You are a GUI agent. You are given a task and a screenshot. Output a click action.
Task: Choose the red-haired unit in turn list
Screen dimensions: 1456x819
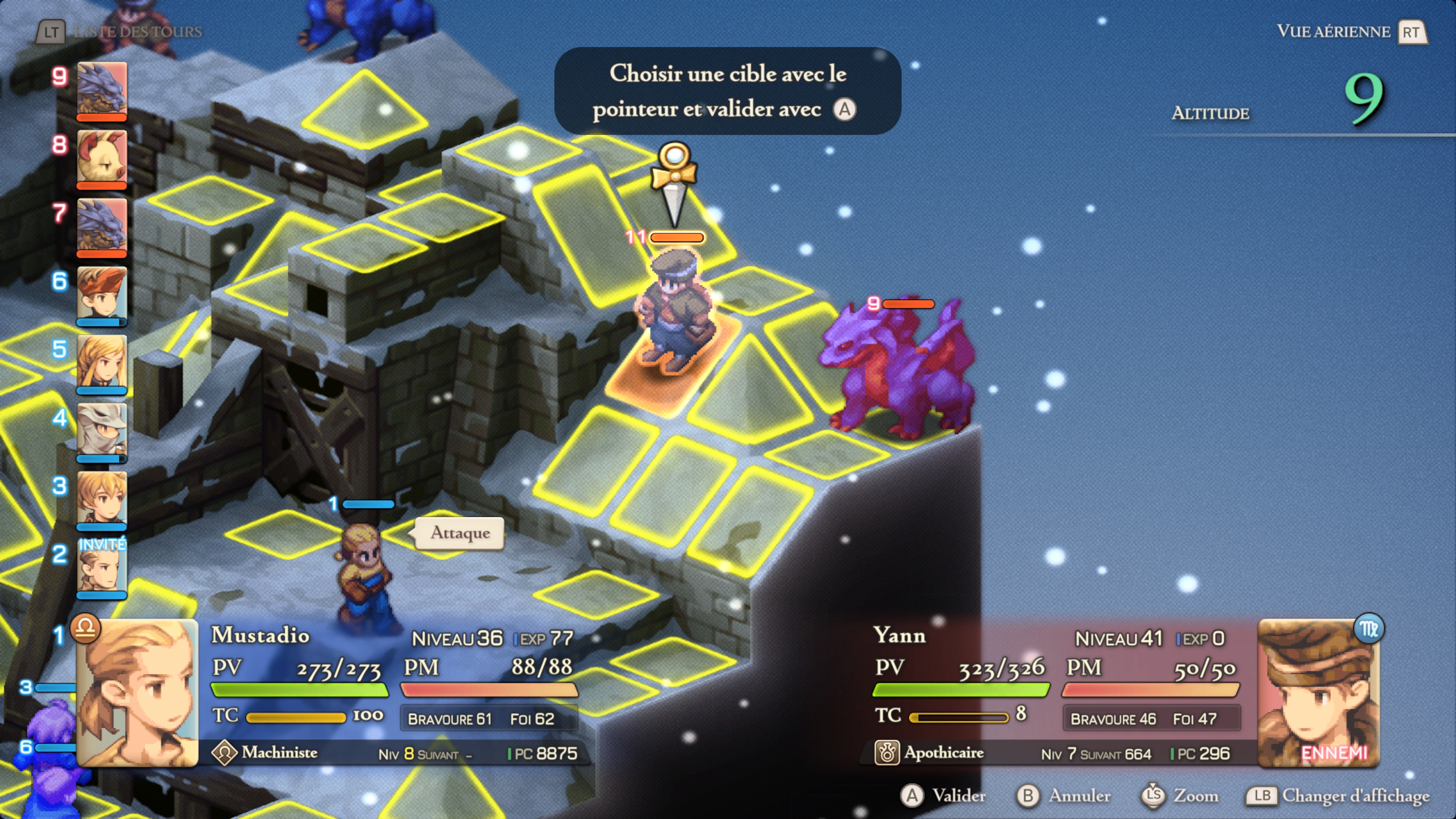click(102, 294)
